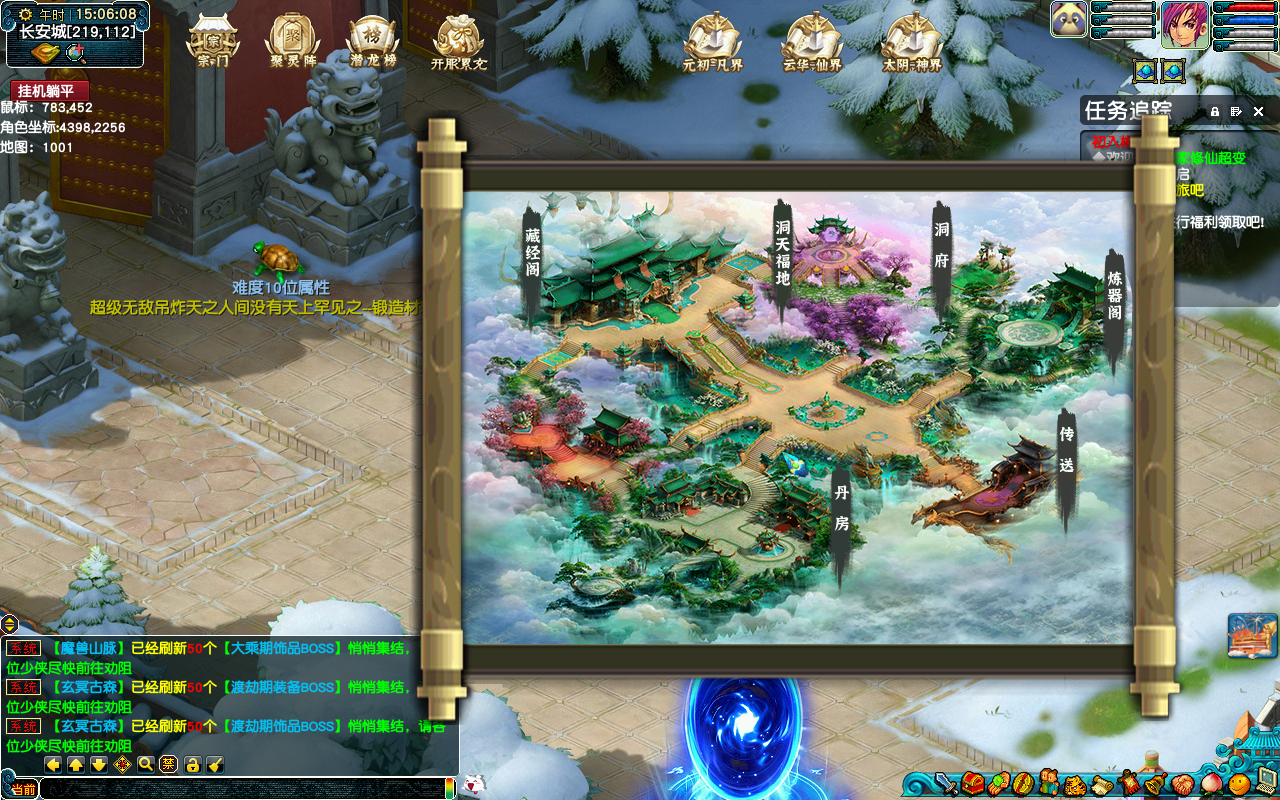The height and width of the screenshot is (800, 1280).
Task: Open the 开服累充 recharge event
Action: (458, 40)
